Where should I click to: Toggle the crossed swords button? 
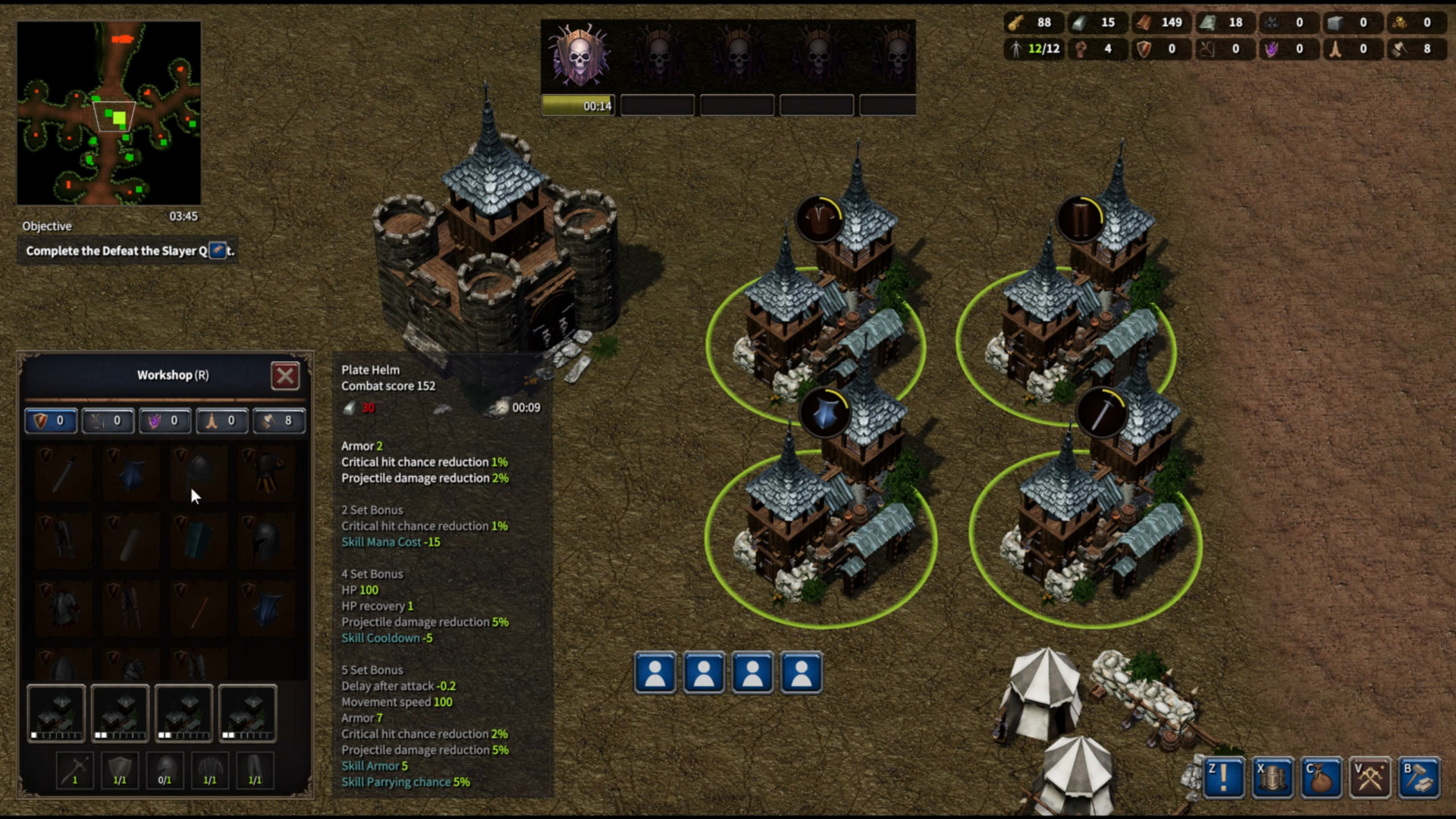pos(1370,777)
